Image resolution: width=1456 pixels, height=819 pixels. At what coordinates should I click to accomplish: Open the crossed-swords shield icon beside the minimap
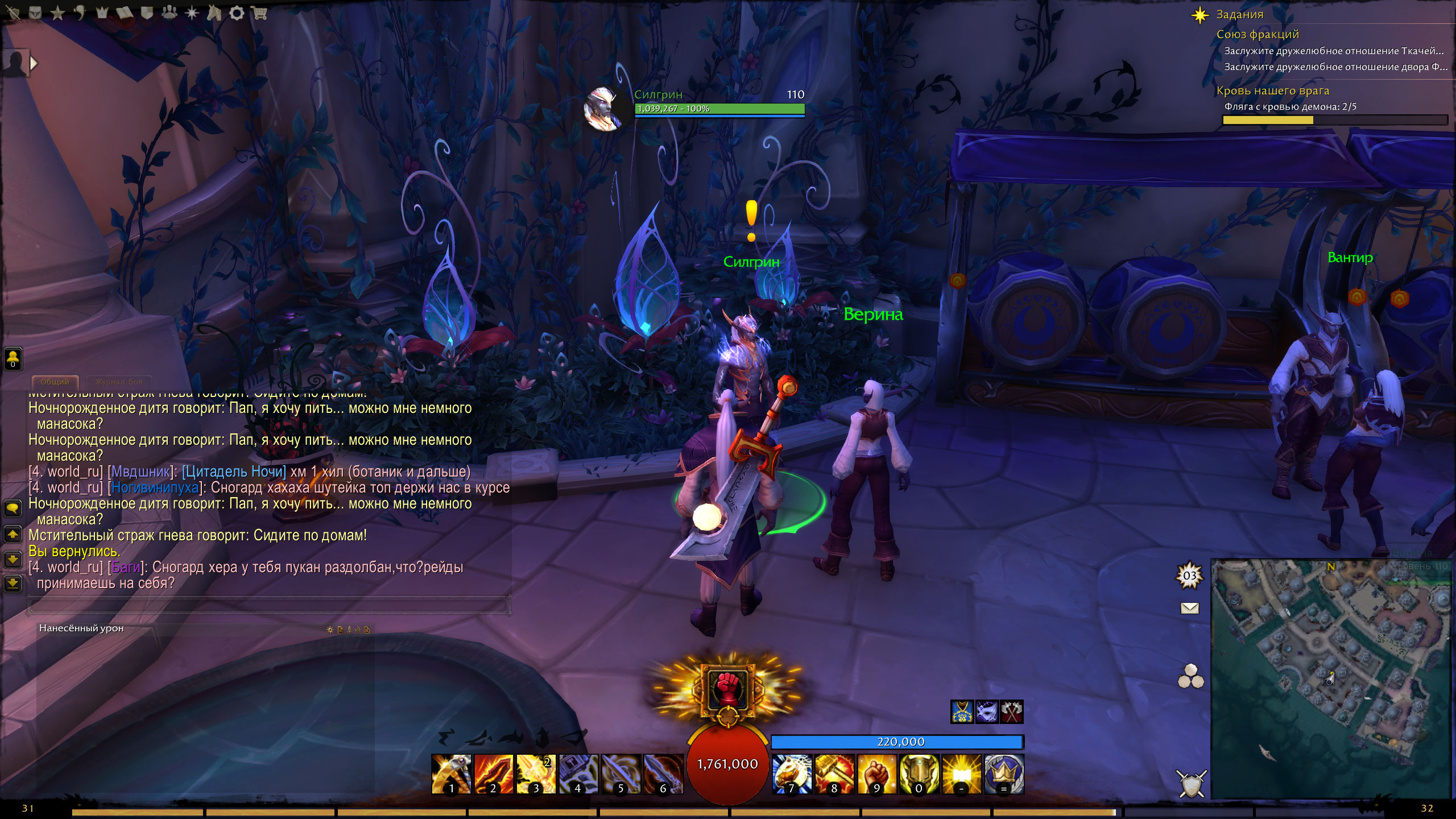(1191, 784)
